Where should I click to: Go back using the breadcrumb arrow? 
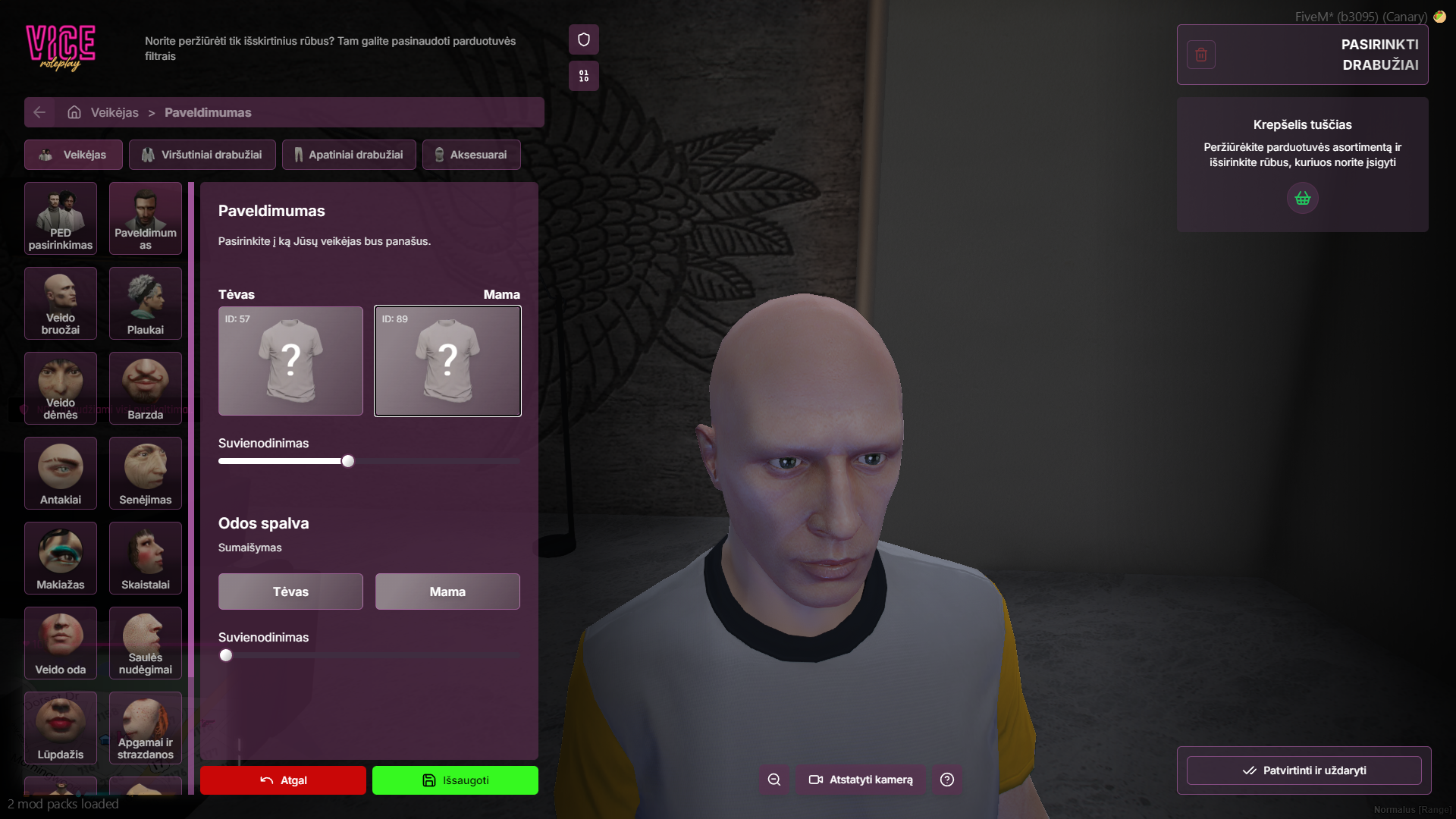pyautogui.click(x=39, y=112)
